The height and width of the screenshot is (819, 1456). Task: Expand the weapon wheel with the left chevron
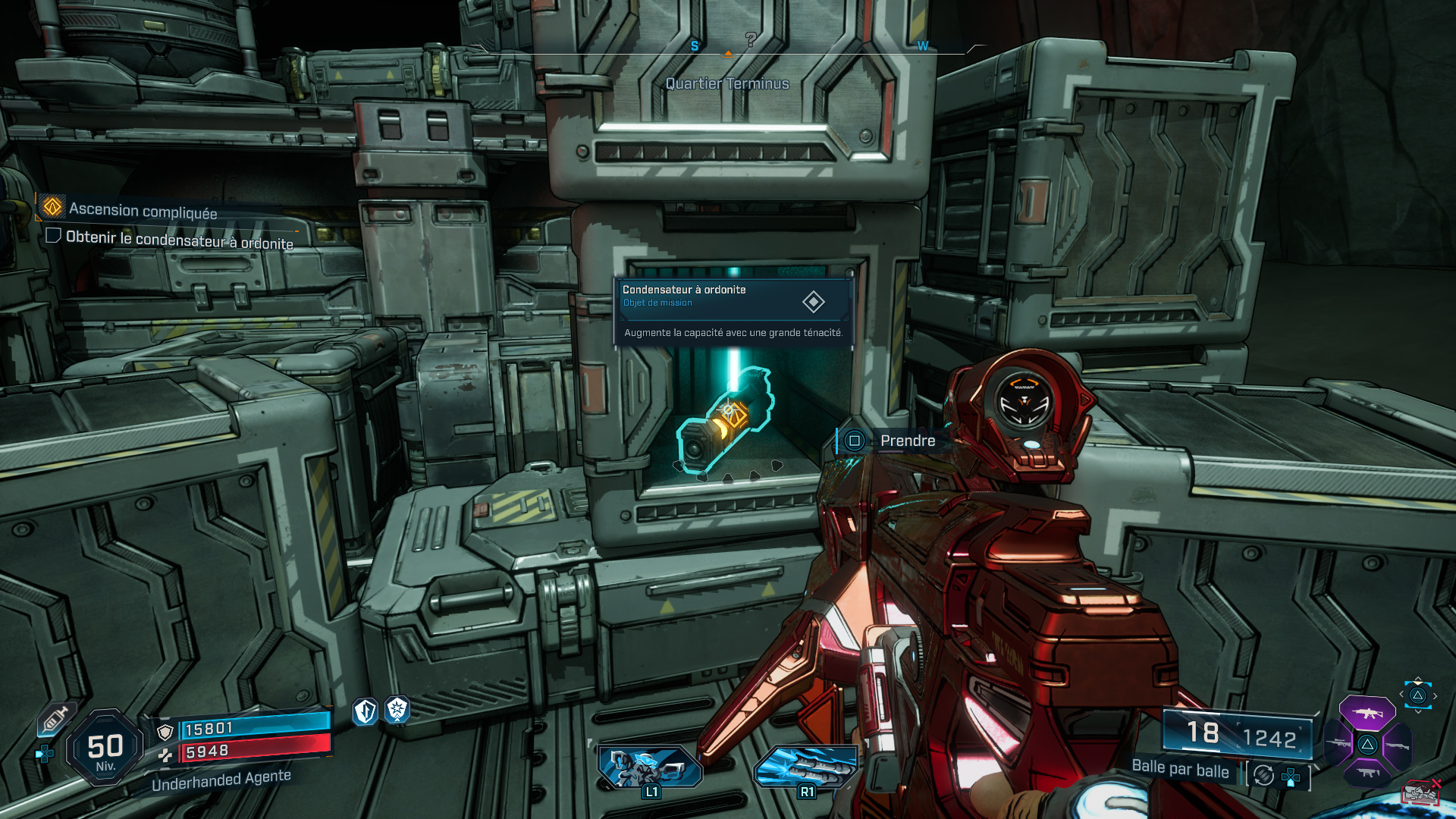[x=1401, y=694]
